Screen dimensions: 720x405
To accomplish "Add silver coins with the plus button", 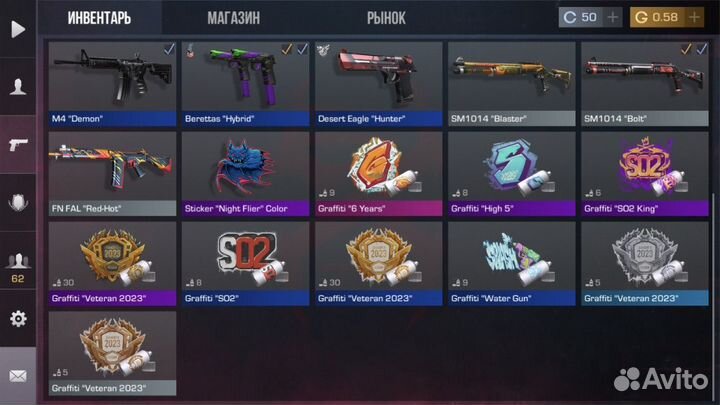I will tap(612, 18).
